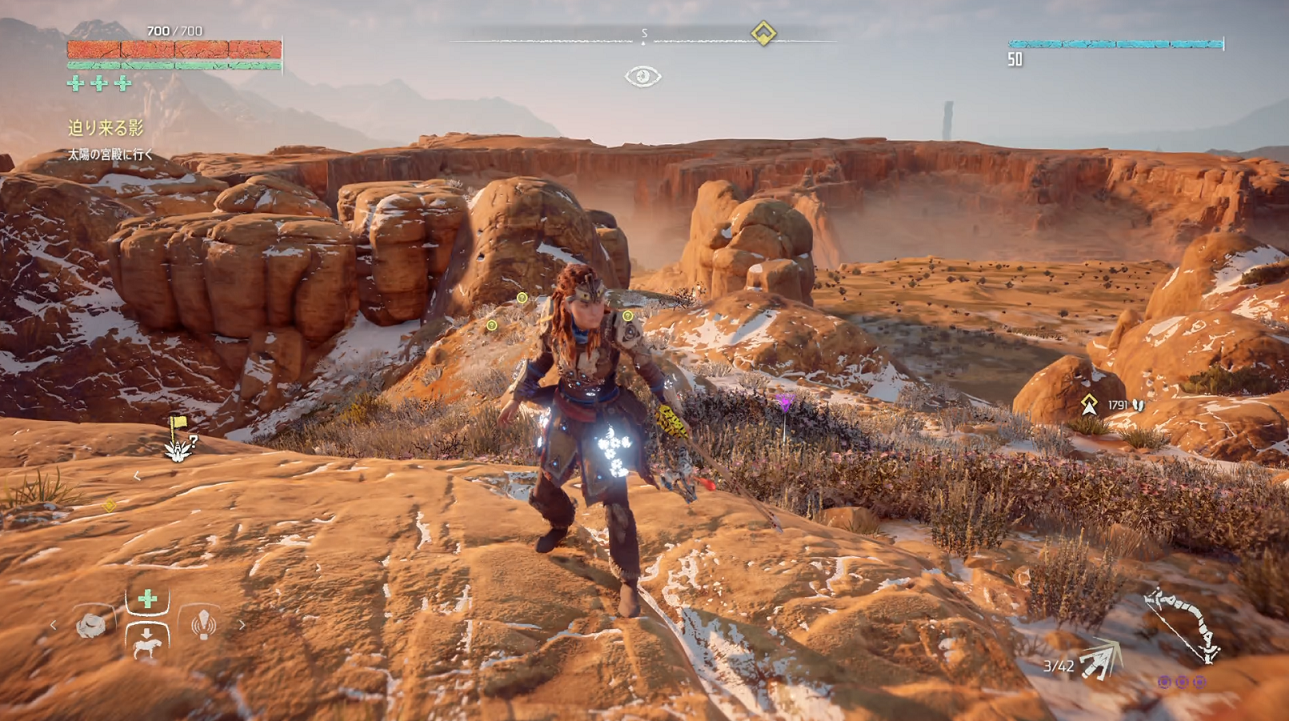Screen dimensions: 1289x721
Task: Click the yellow diamond quest marker on compass
Action: (763, 34)
